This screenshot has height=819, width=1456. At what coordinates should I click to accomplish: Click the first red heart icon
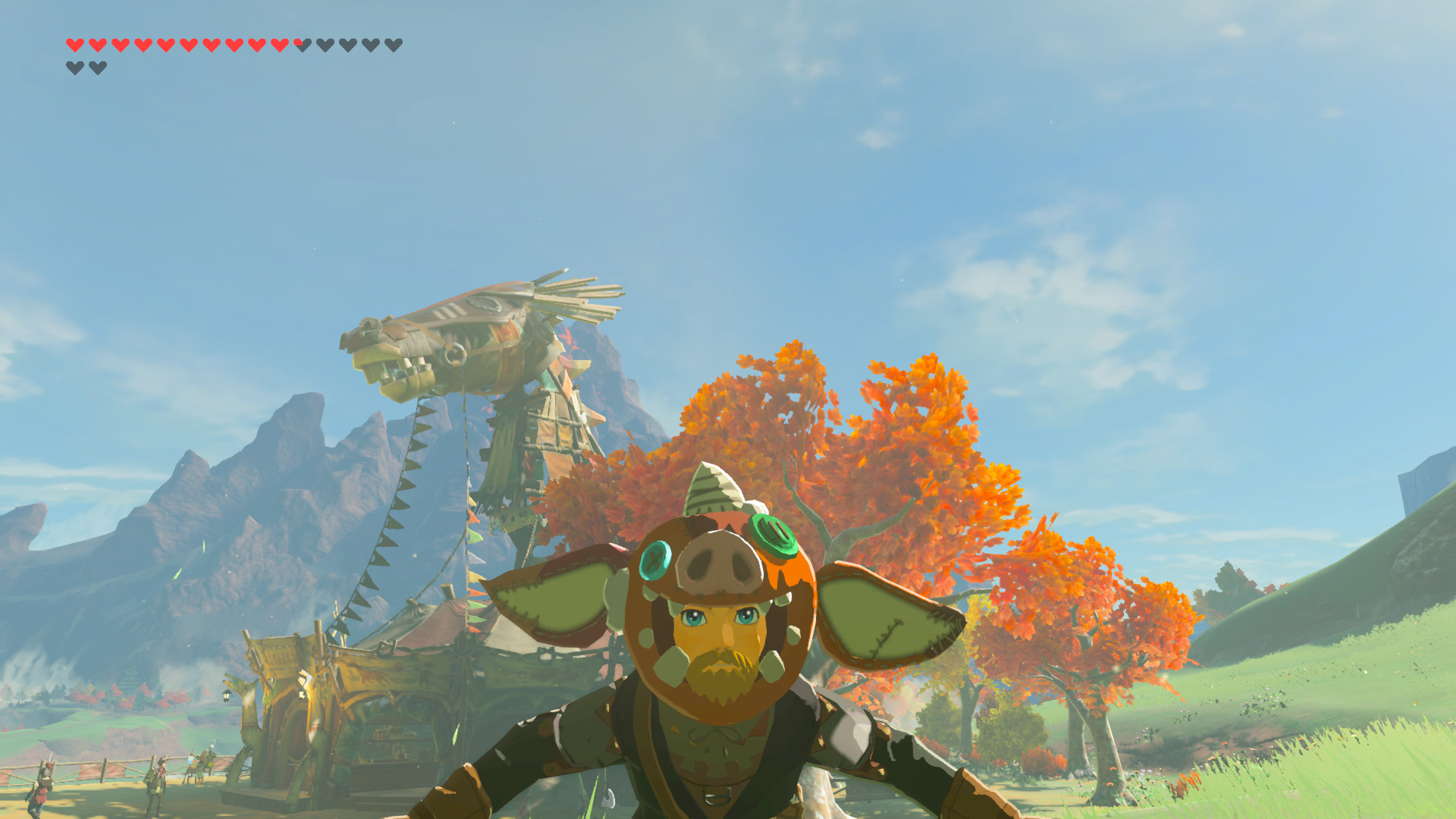74,45
